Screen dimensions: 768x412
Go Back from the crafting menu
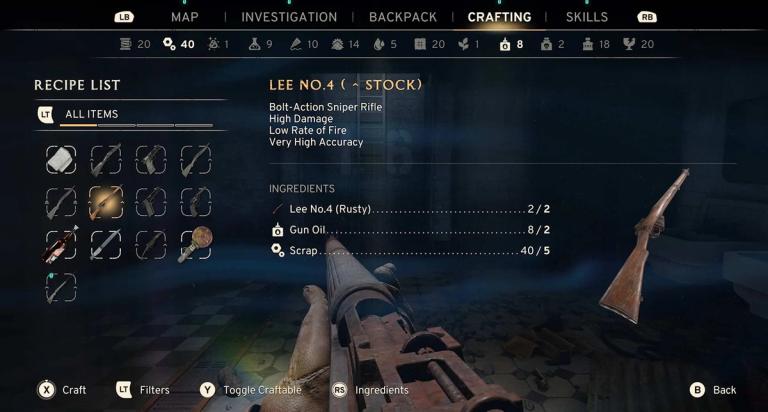pyautogui.click(x=712, y=390)
